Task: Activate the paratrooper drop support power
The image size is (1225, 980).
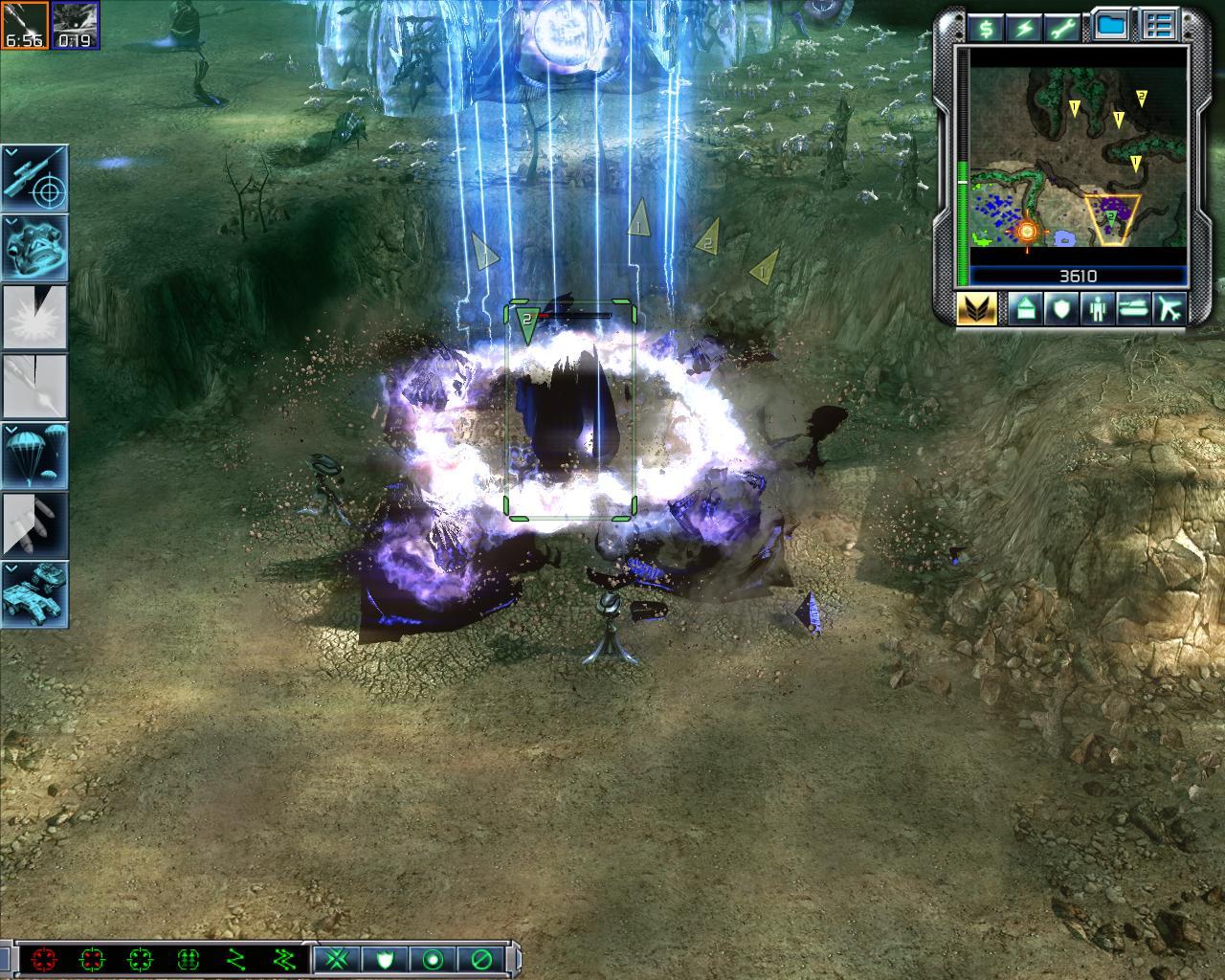Action: coord(34,455)
